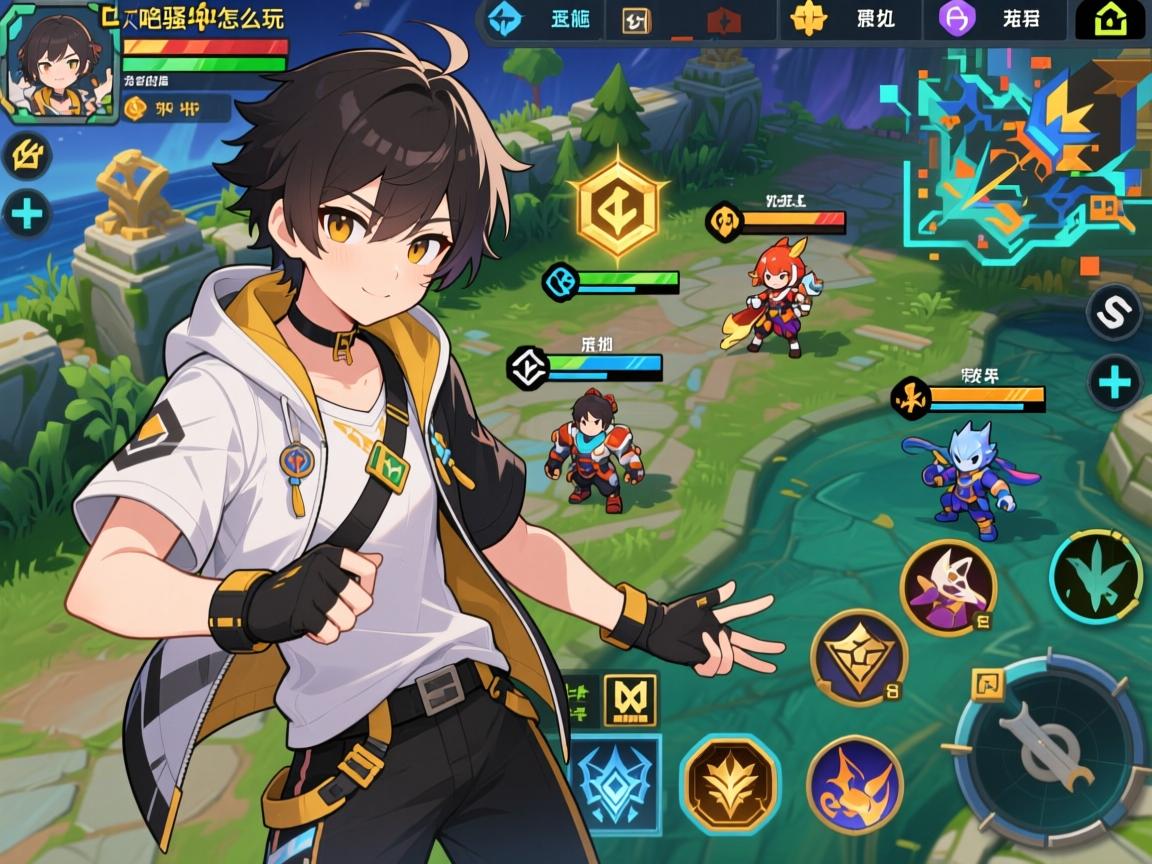Open the red emblem icon in top bar
Viewport: 1152px width, 864px height.
click(723, 21)
